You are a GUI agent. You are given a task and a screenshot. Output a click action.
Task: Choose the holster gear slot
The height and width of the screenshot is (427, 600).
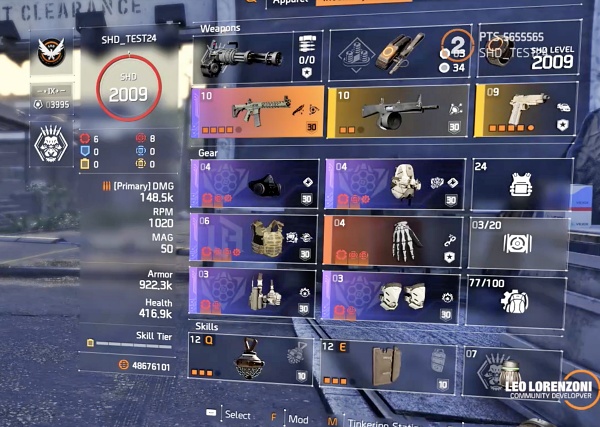click(254, 291)
